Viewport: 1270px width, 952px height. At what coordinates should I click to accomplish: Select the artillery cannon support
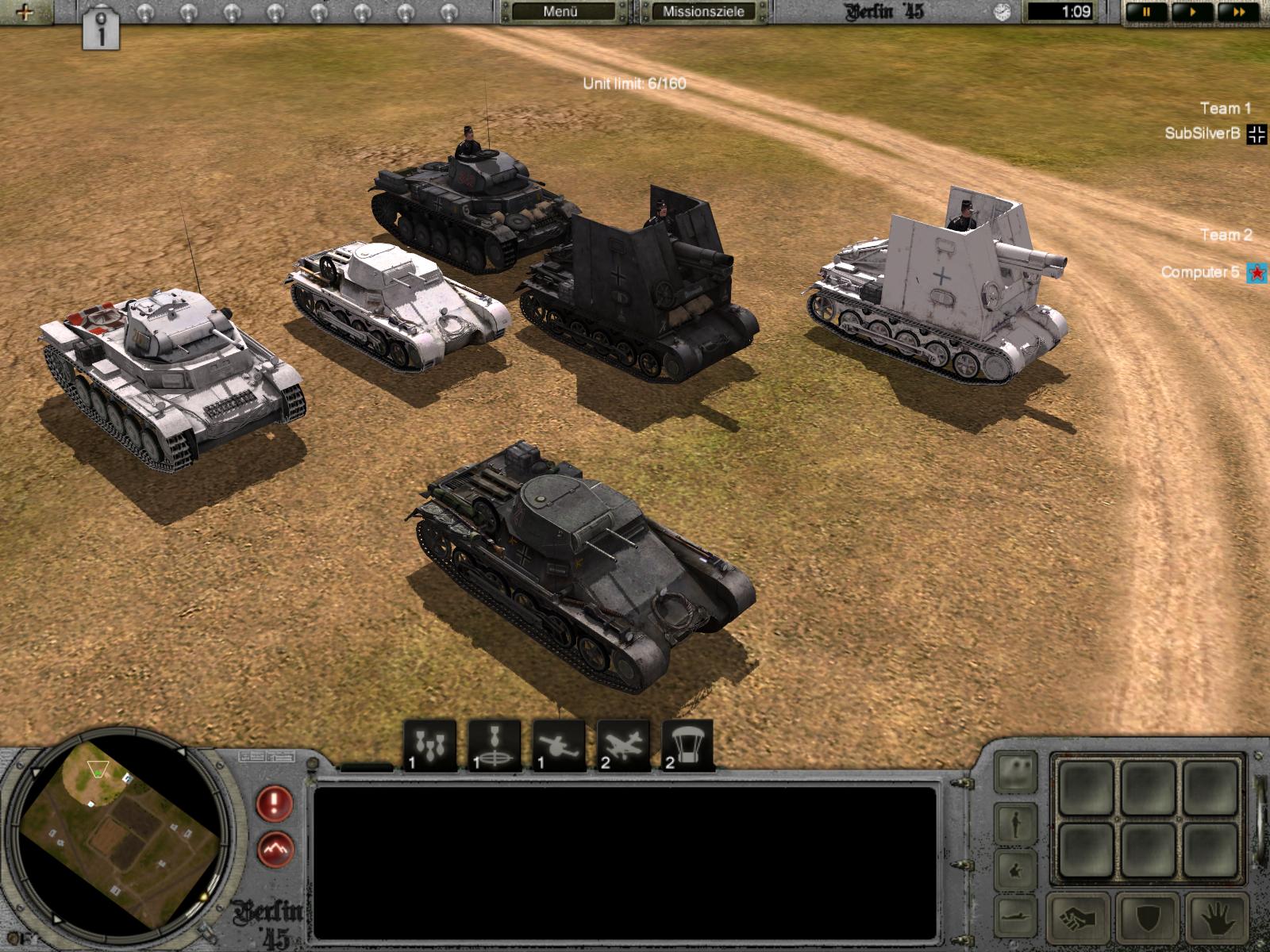click(x=559, y=746)
